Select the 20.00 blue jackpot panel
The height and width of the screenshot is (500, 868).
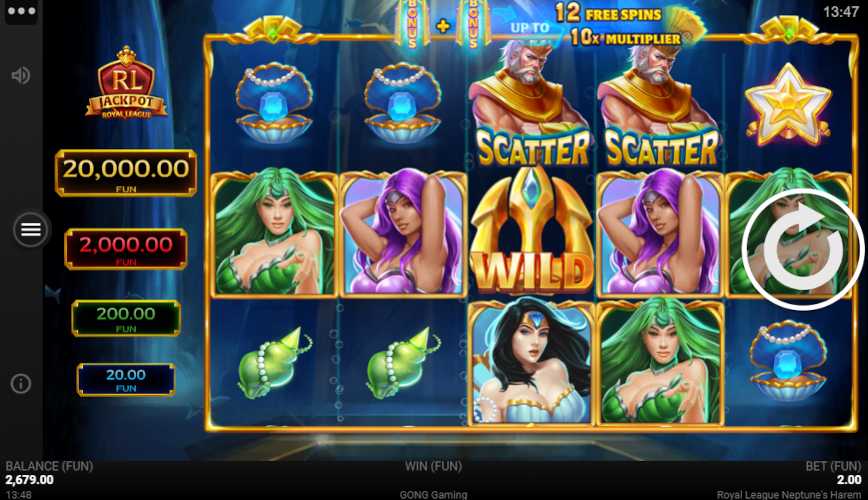[126, 379]
